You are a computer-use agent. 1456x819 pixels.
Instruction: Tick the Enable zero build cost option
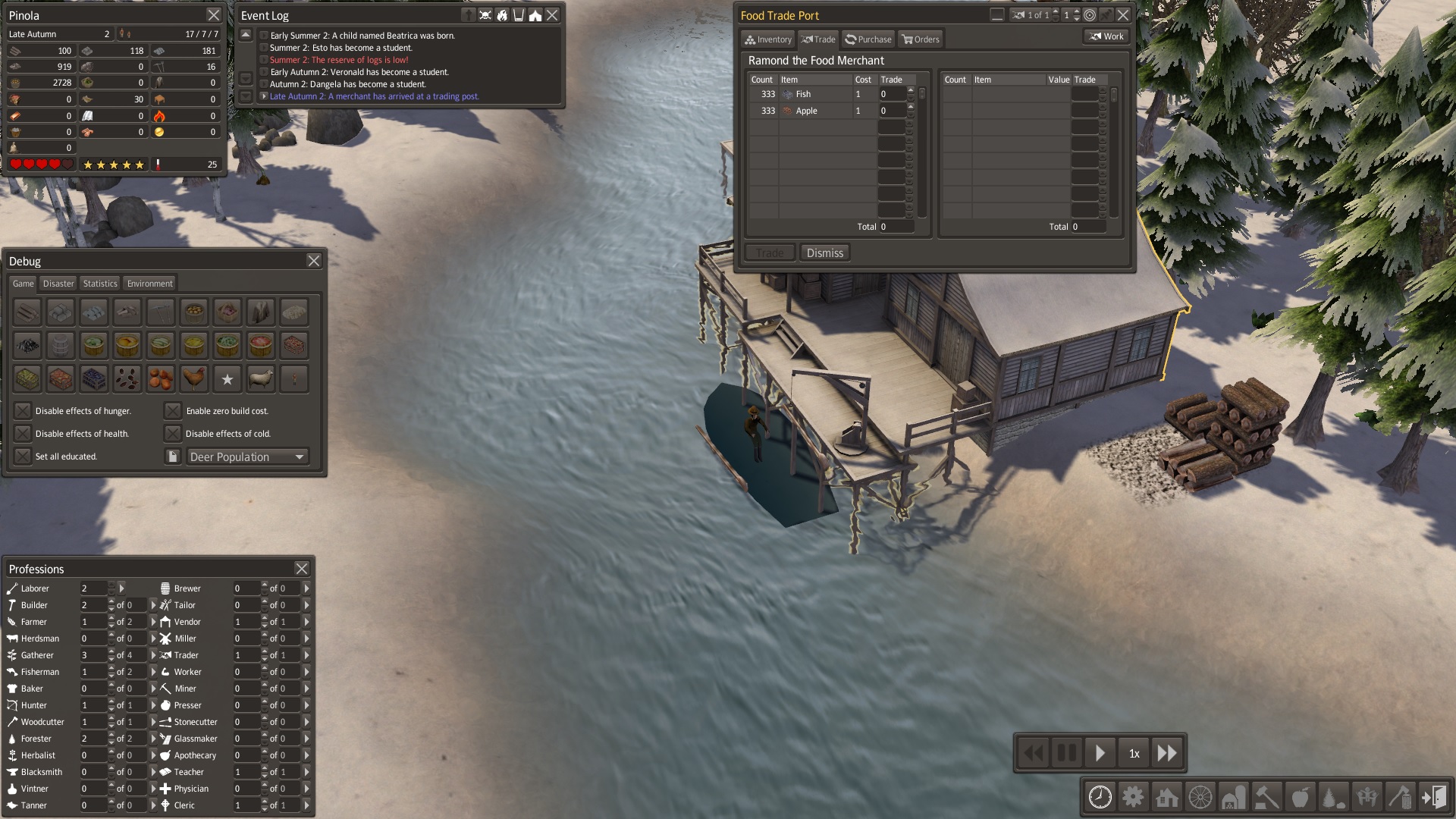(174, 411)
